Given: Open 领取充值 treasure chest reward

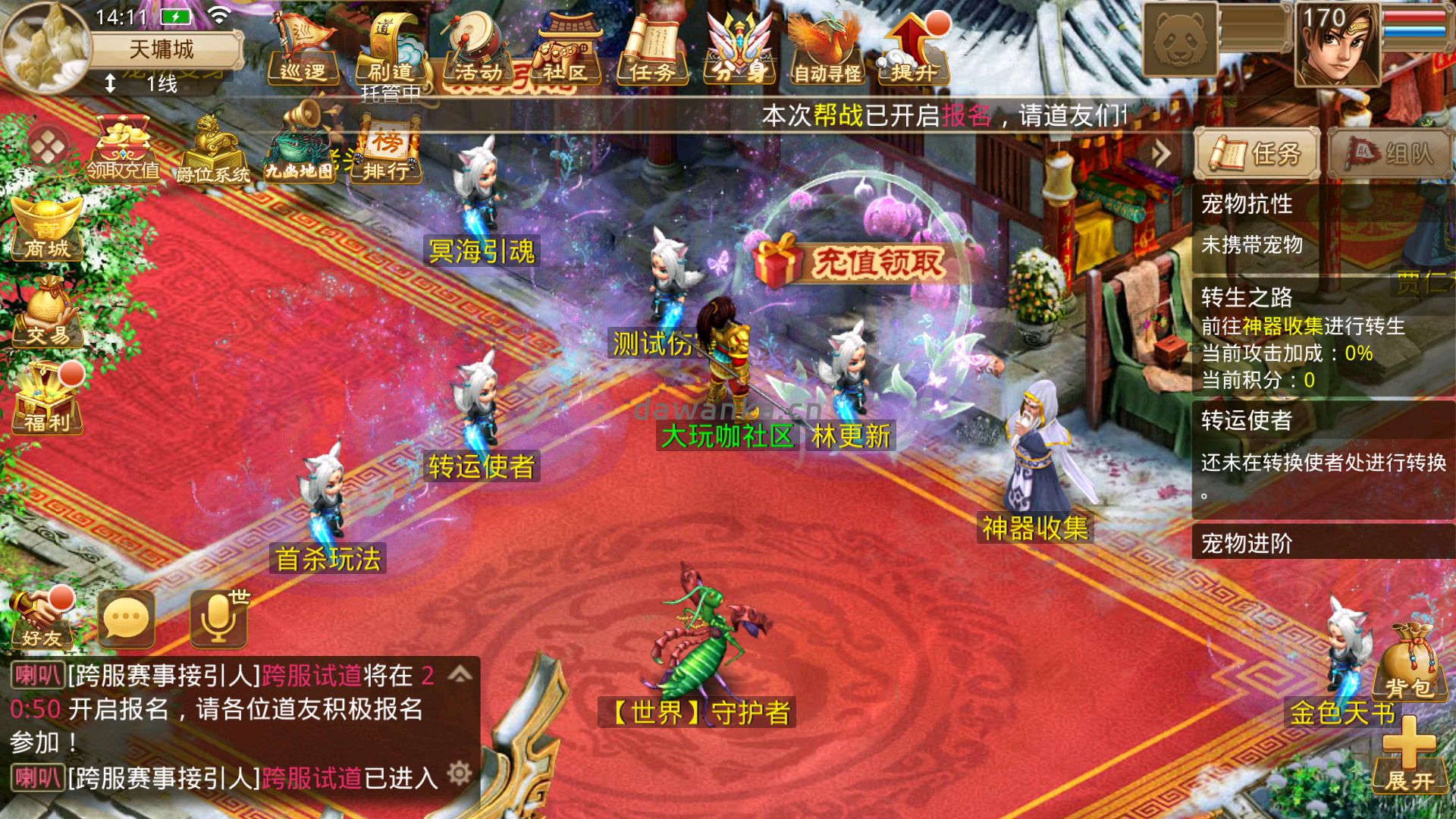Looking at the screenshot, I should (123, 149).
